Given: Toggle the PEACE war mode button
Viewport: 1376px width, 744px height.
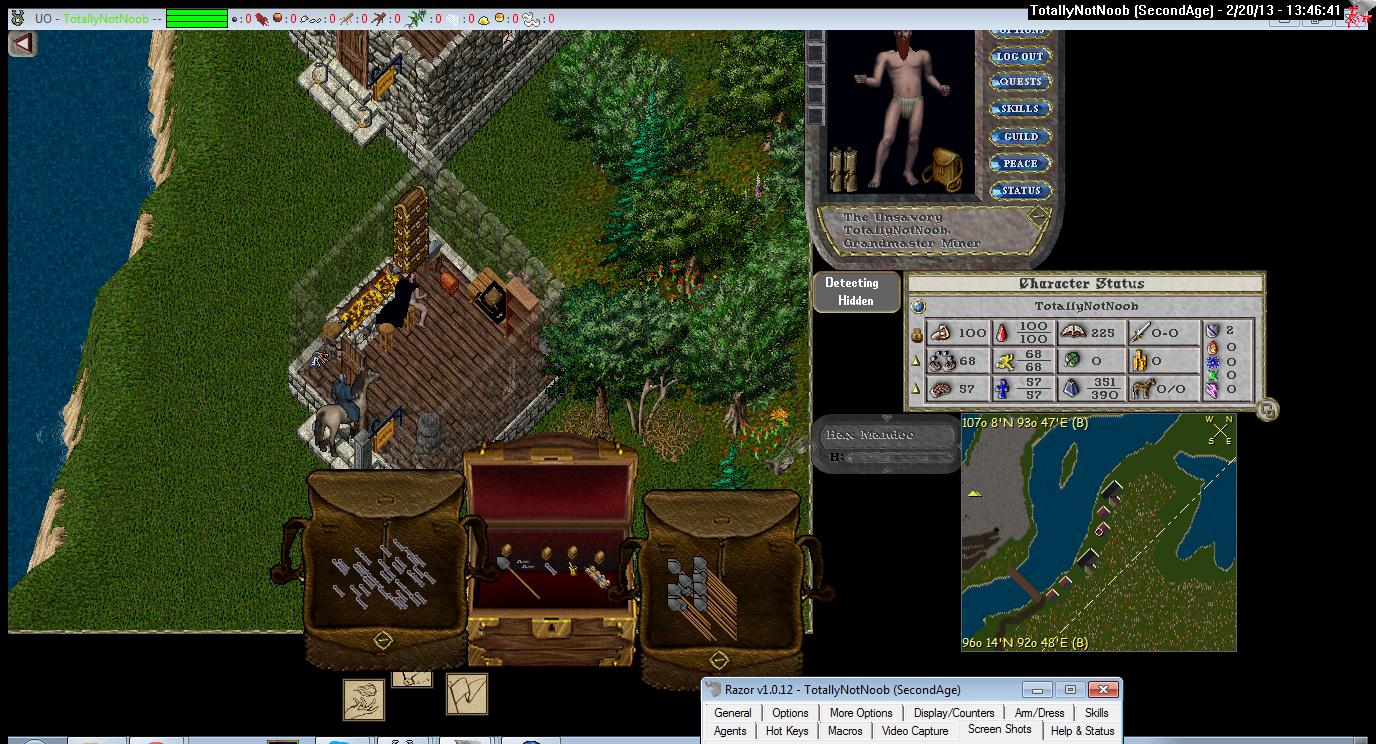Looking at the screenshot, I should [x=1020, y=164].
